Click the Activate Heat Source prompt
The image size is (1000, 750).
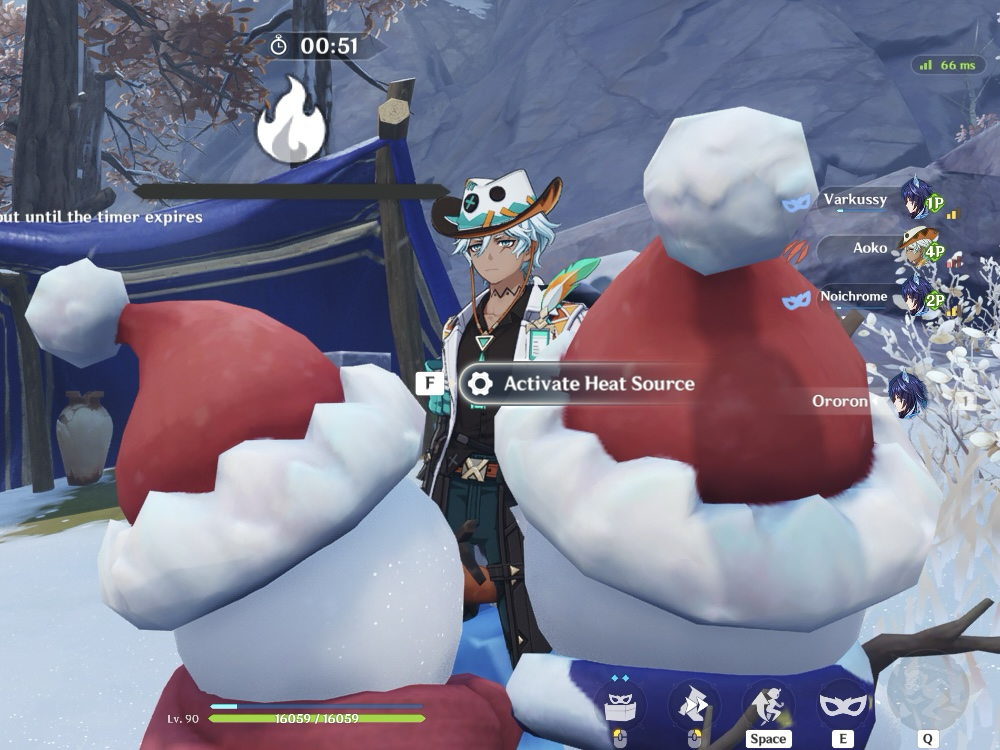tap(578, 384)
